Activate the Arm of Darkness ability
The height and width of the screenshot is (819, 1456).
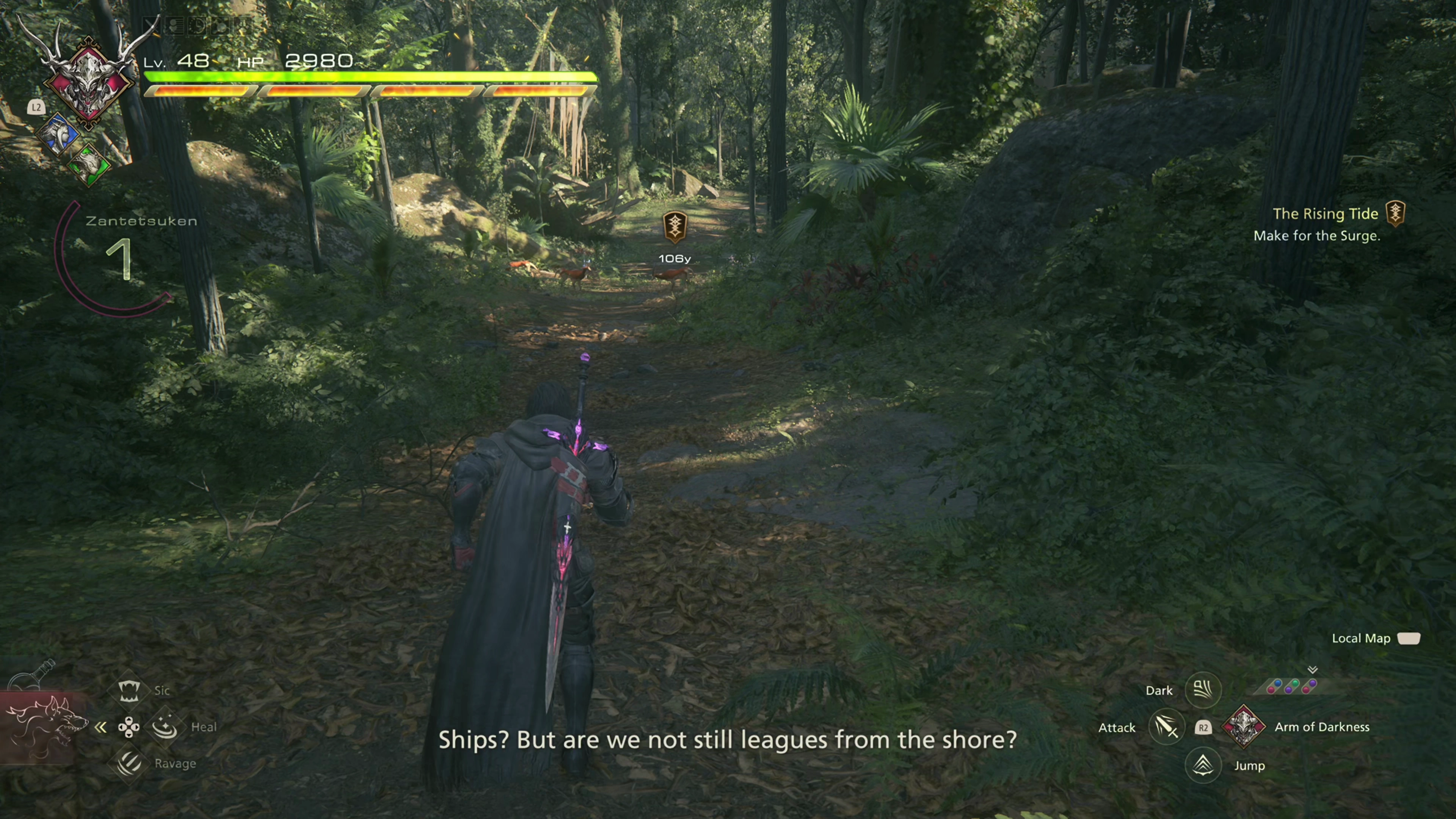coord(1244,727)
